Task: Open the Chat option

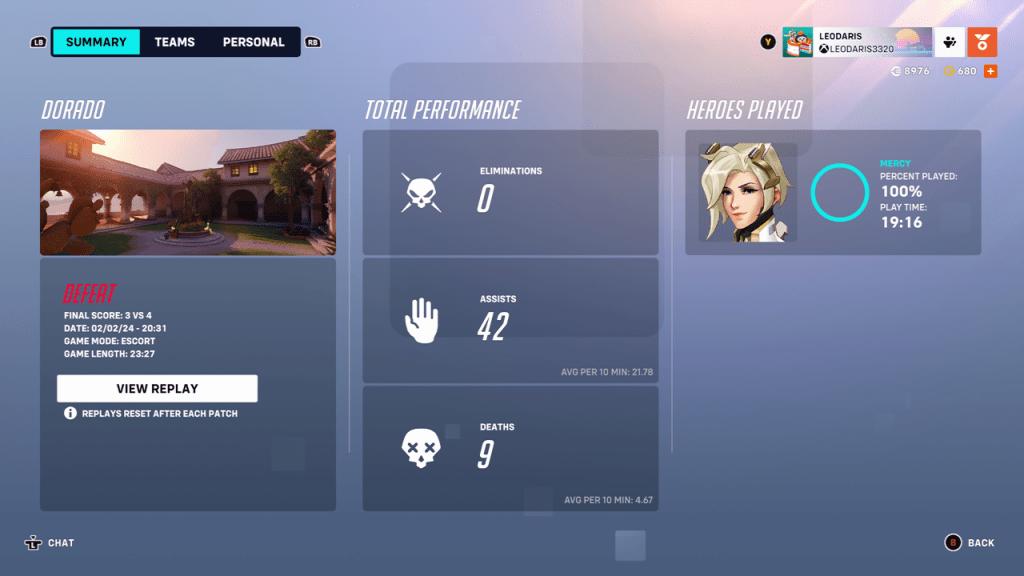Action: click(x=50, y=543)
